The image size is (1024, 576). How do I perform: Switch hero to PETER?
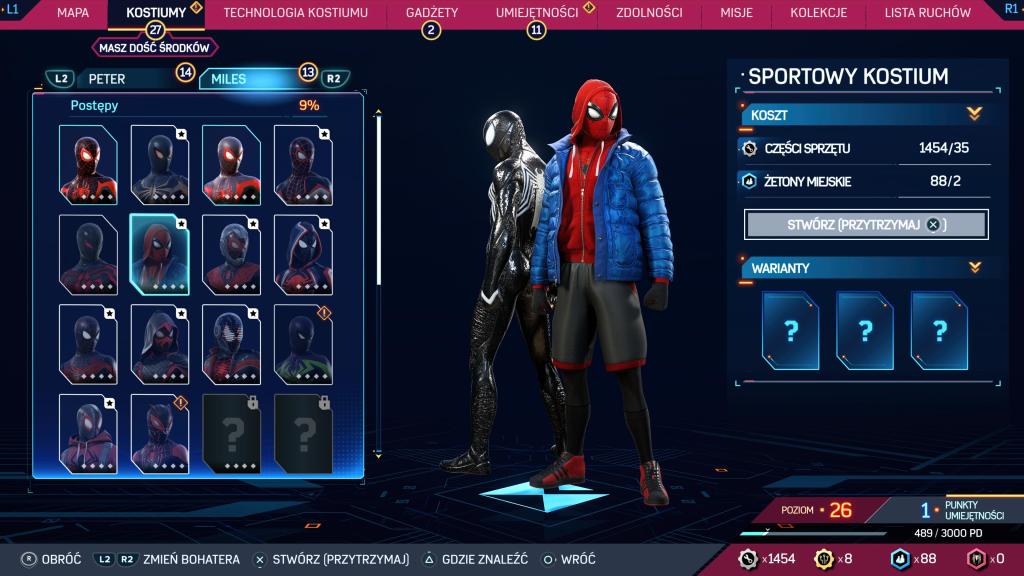click(x=108, y=78)
